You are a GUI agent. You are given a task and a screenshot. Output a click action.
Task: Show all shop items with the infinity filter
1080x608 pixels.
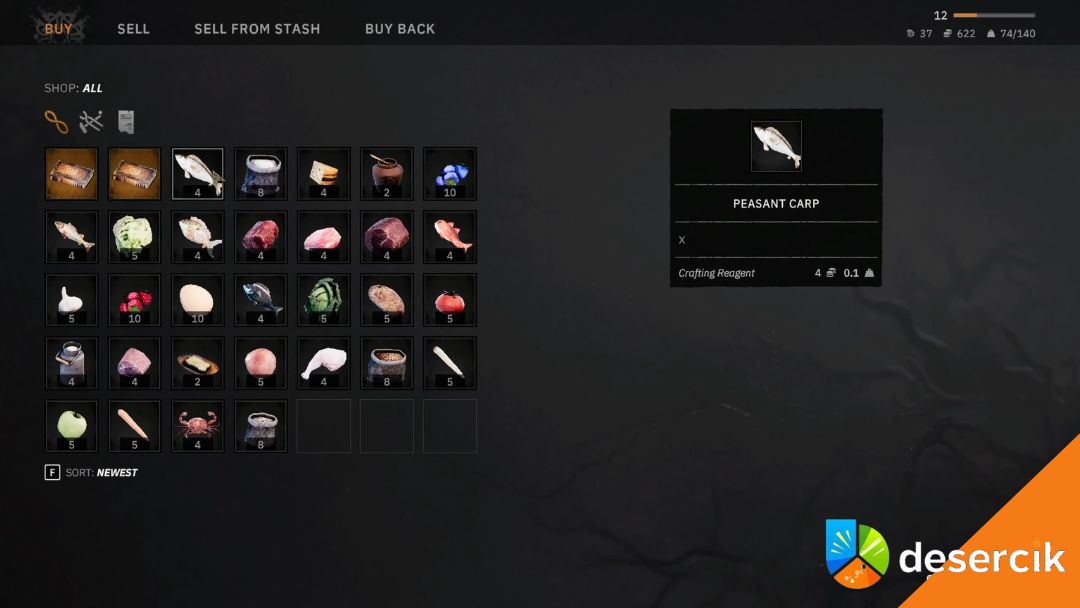point(56,122)
